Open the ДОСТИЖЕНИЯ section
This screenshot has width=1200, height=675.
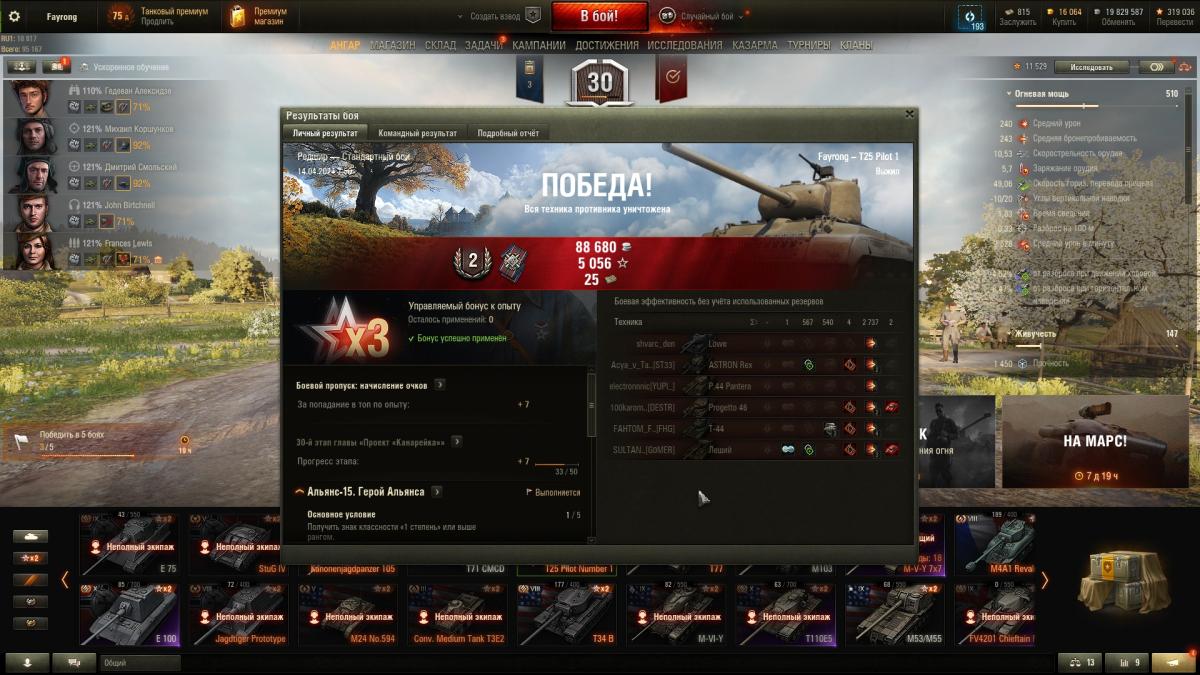606,45
